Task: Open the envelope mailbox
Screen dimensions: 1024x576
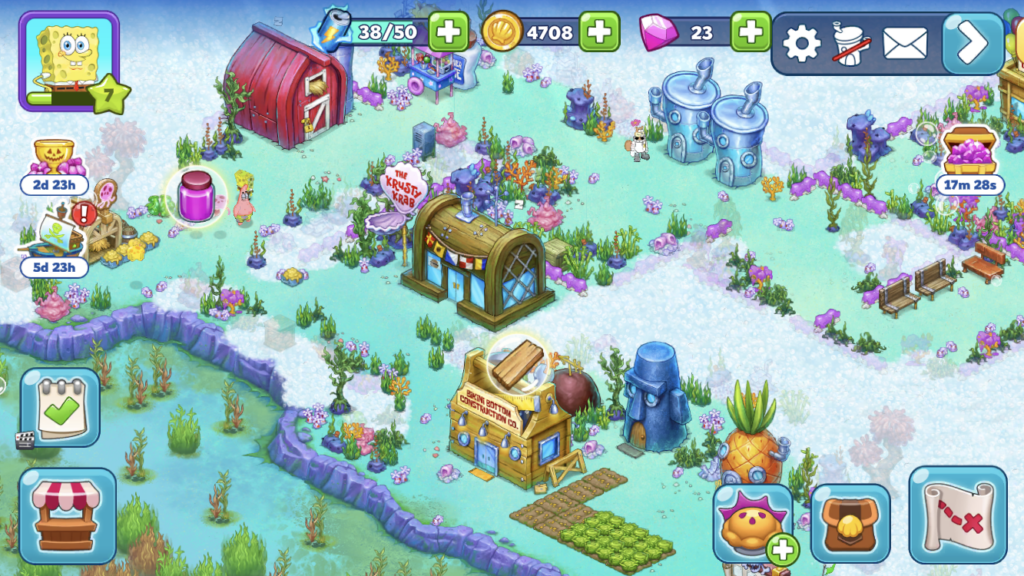Action: pos(905,43)
